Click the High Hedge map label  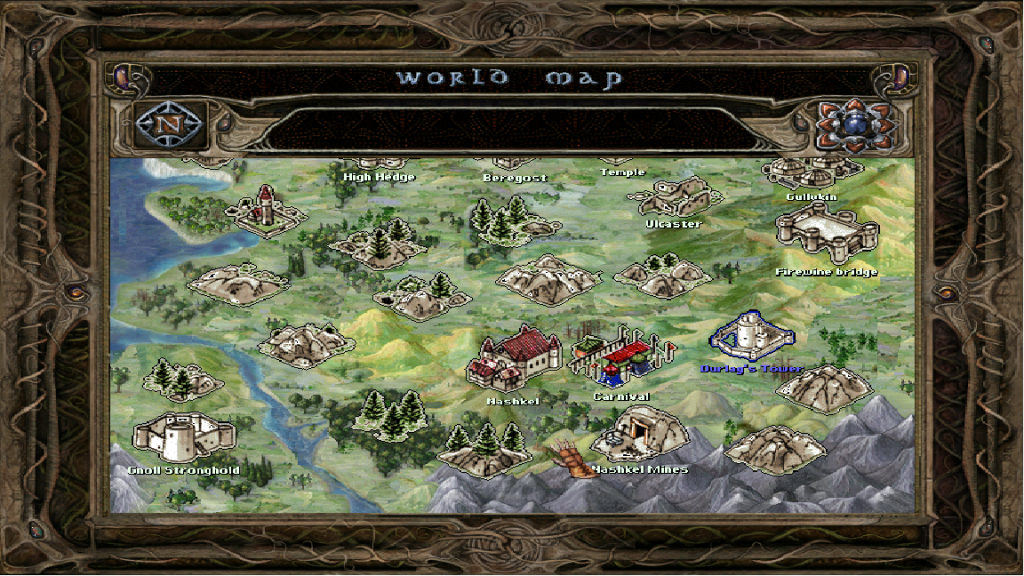coord(378,177)
